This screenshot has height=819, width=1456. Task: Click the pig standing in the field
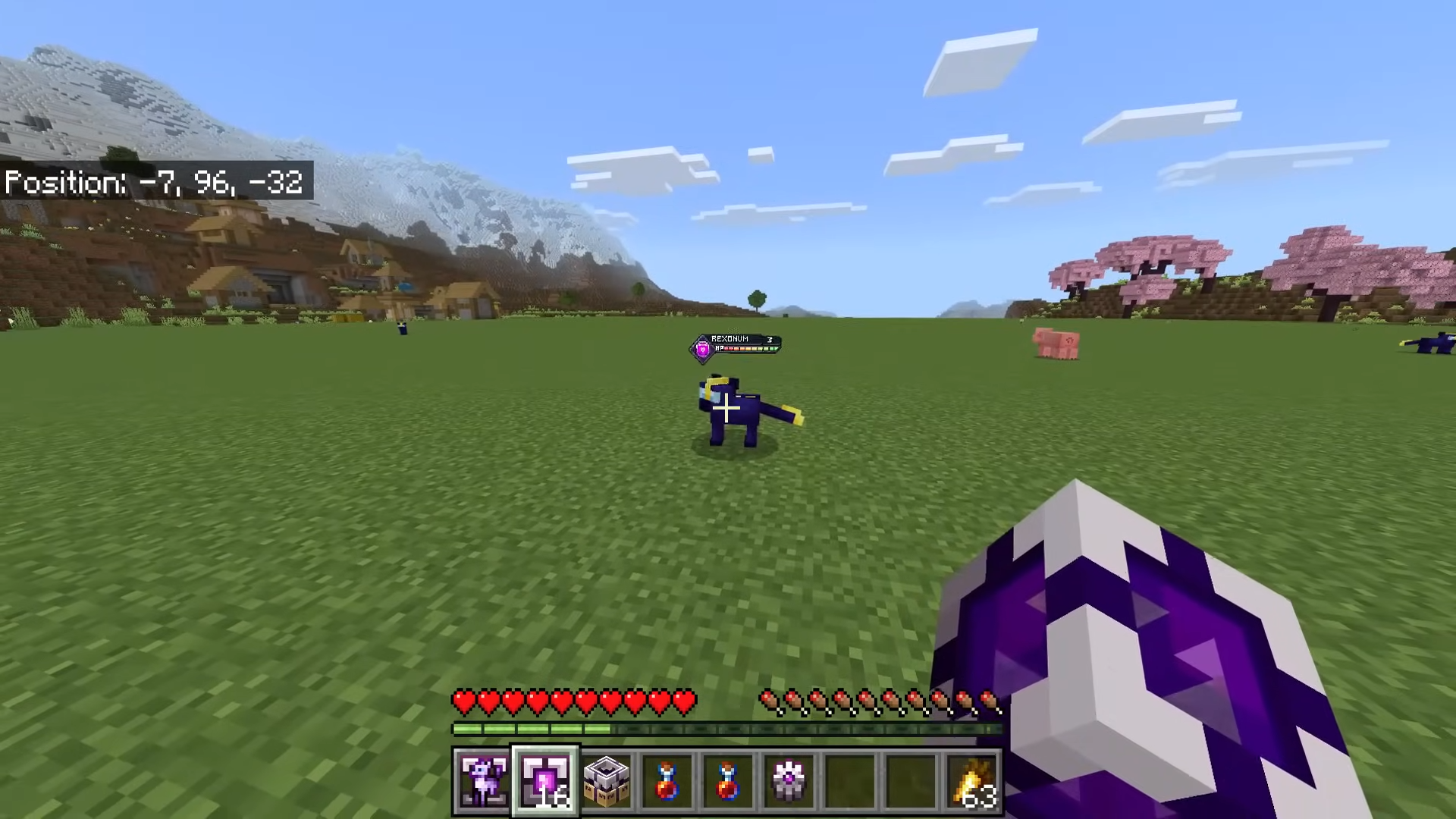tap(1057, 343)
